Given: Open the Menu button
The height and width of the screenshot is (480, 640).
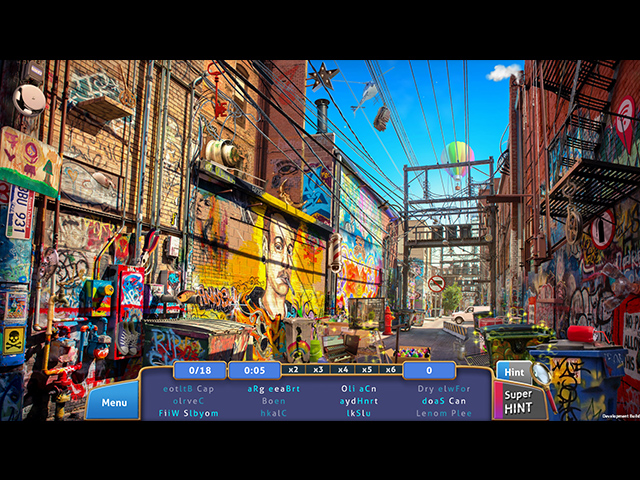Looking at the screenshot, I should [113, 403].
